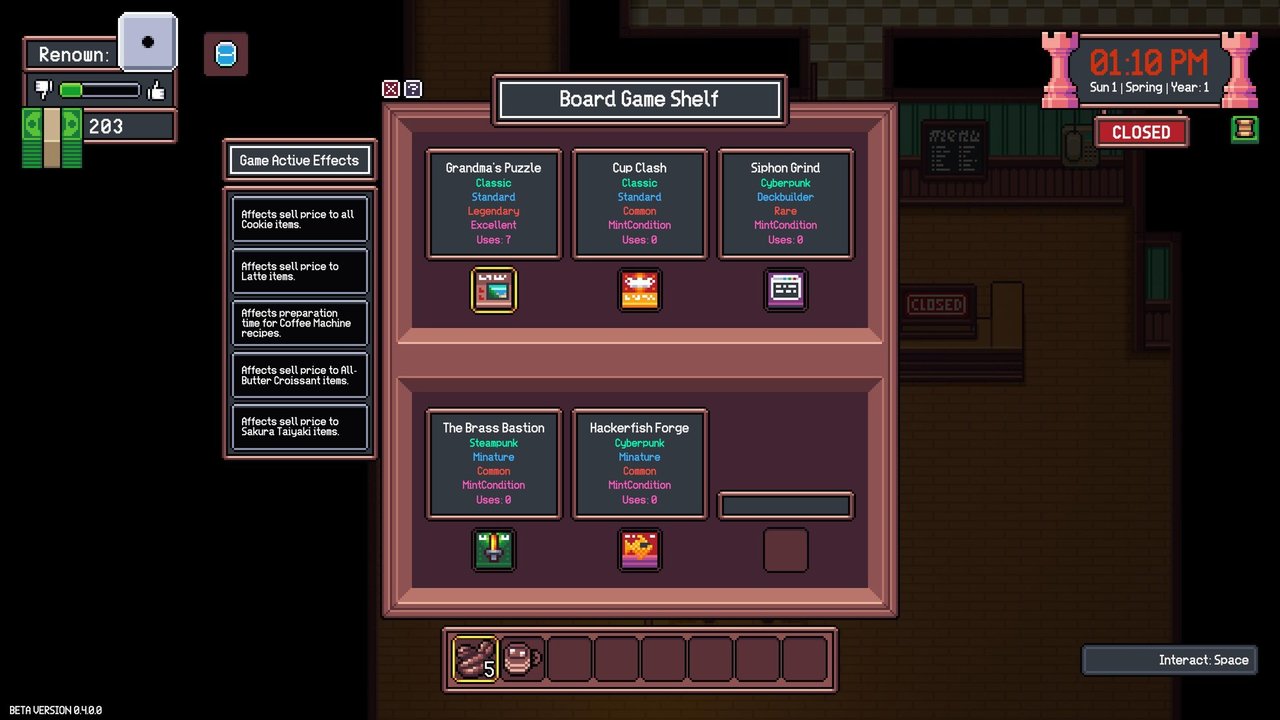The width and height of the screenshot is (1280, 720).
Task: Select the coffee mug hotbar slot
Action: point(522,659)
